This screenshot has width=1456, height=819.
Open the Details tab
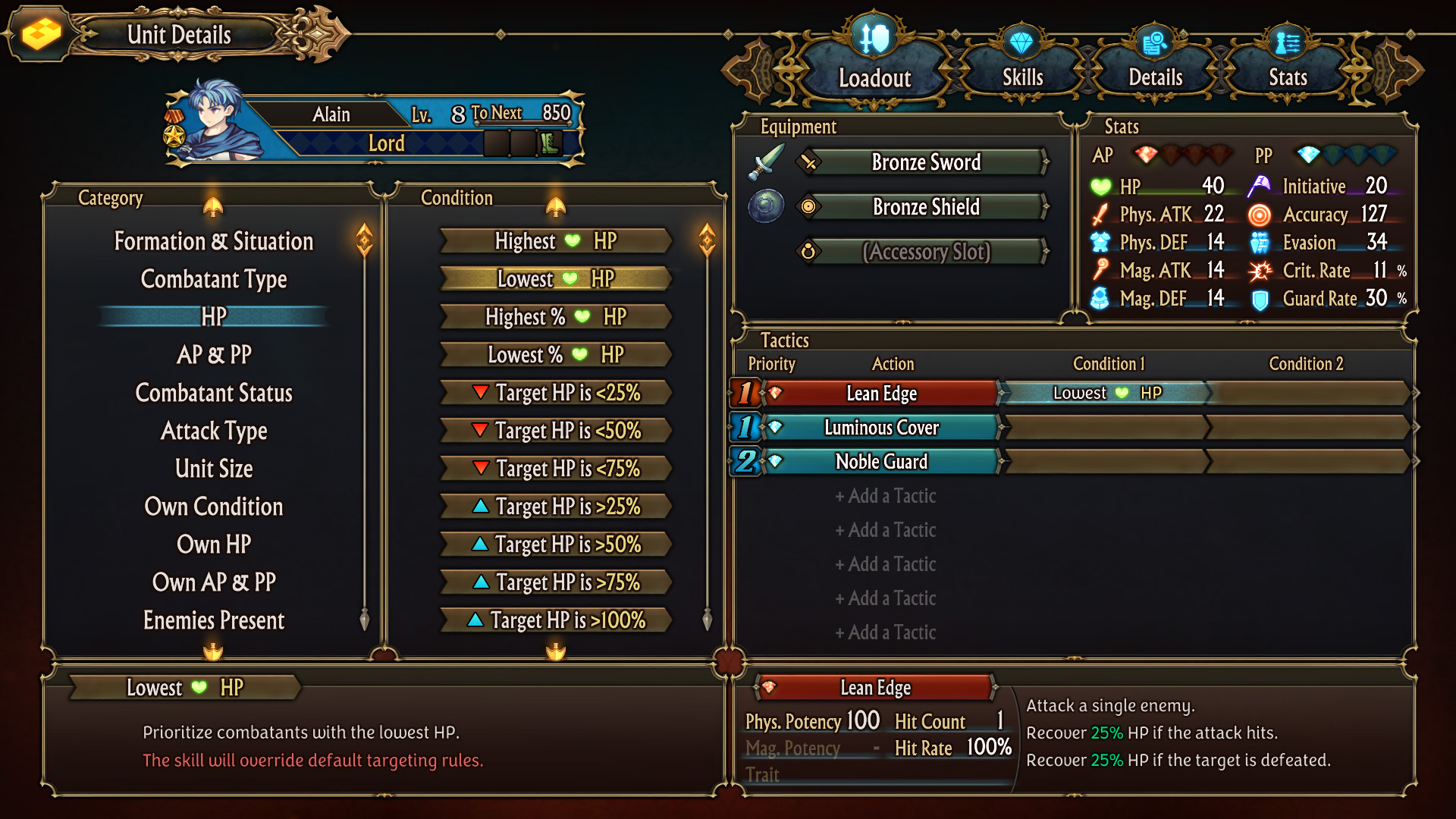(1155, 77)
